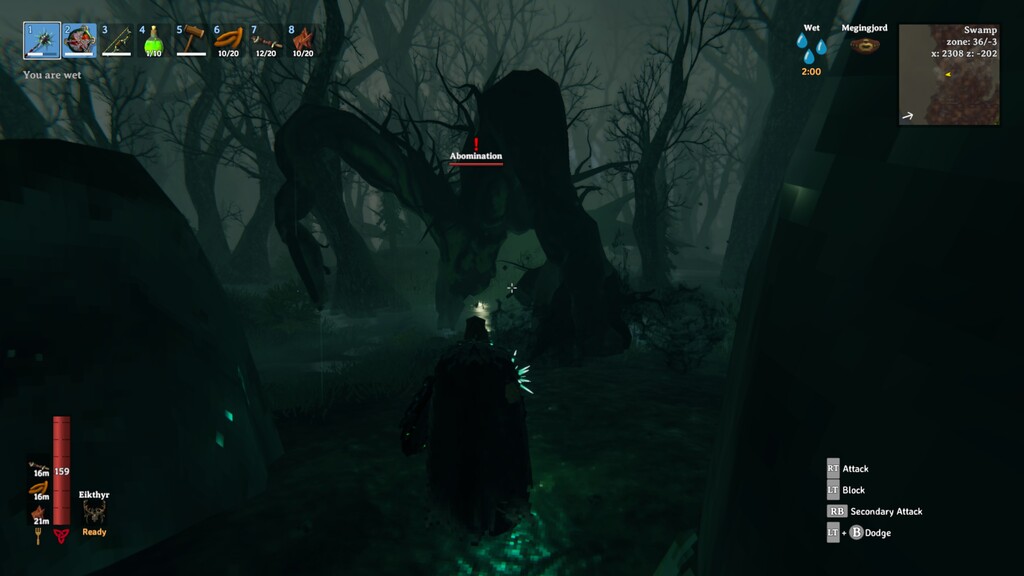Click the sausages food buff icon
The width and height of the screenshot is (1024, 576).
pyautogui.click(x=41, y=487)
